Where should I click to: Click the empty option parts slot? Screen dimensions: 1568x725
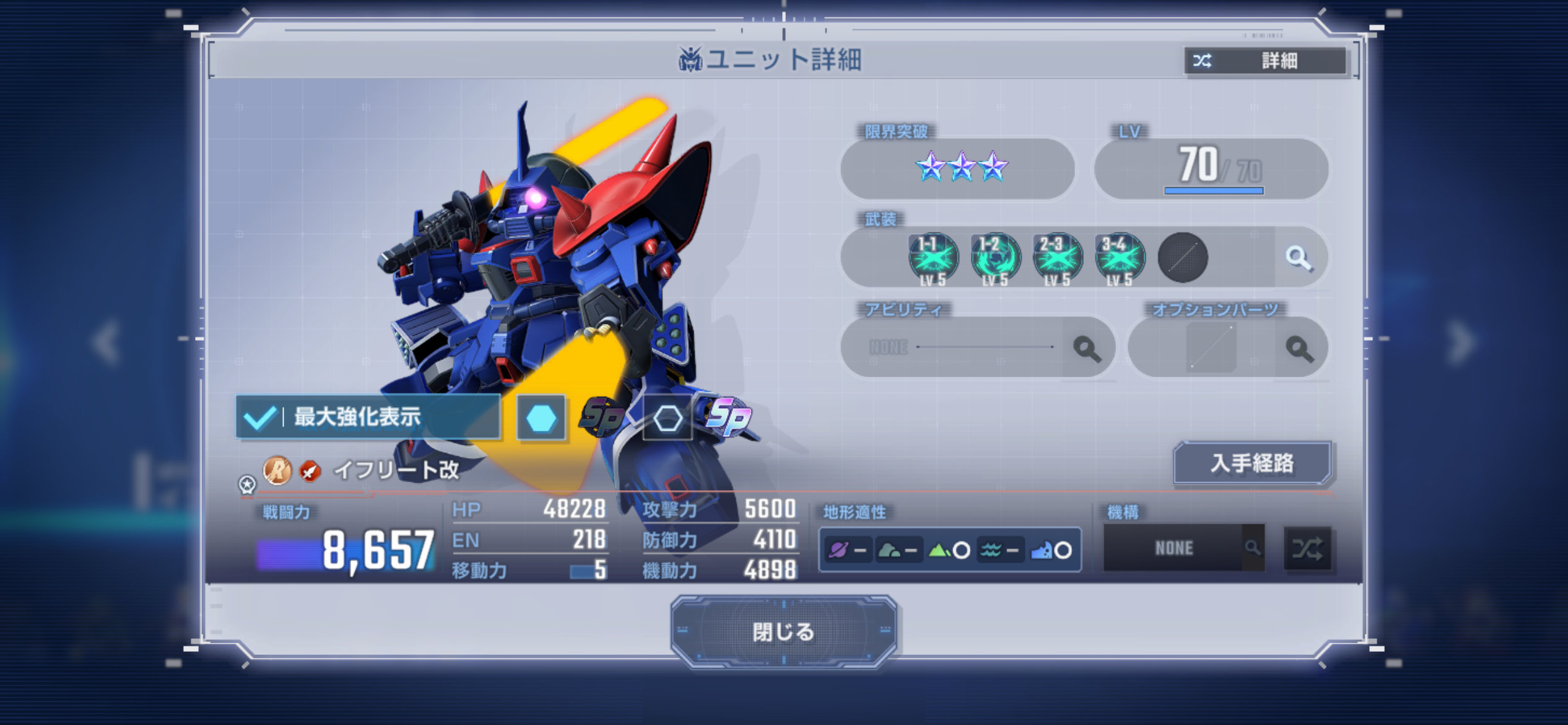[x=1211, y=348]
